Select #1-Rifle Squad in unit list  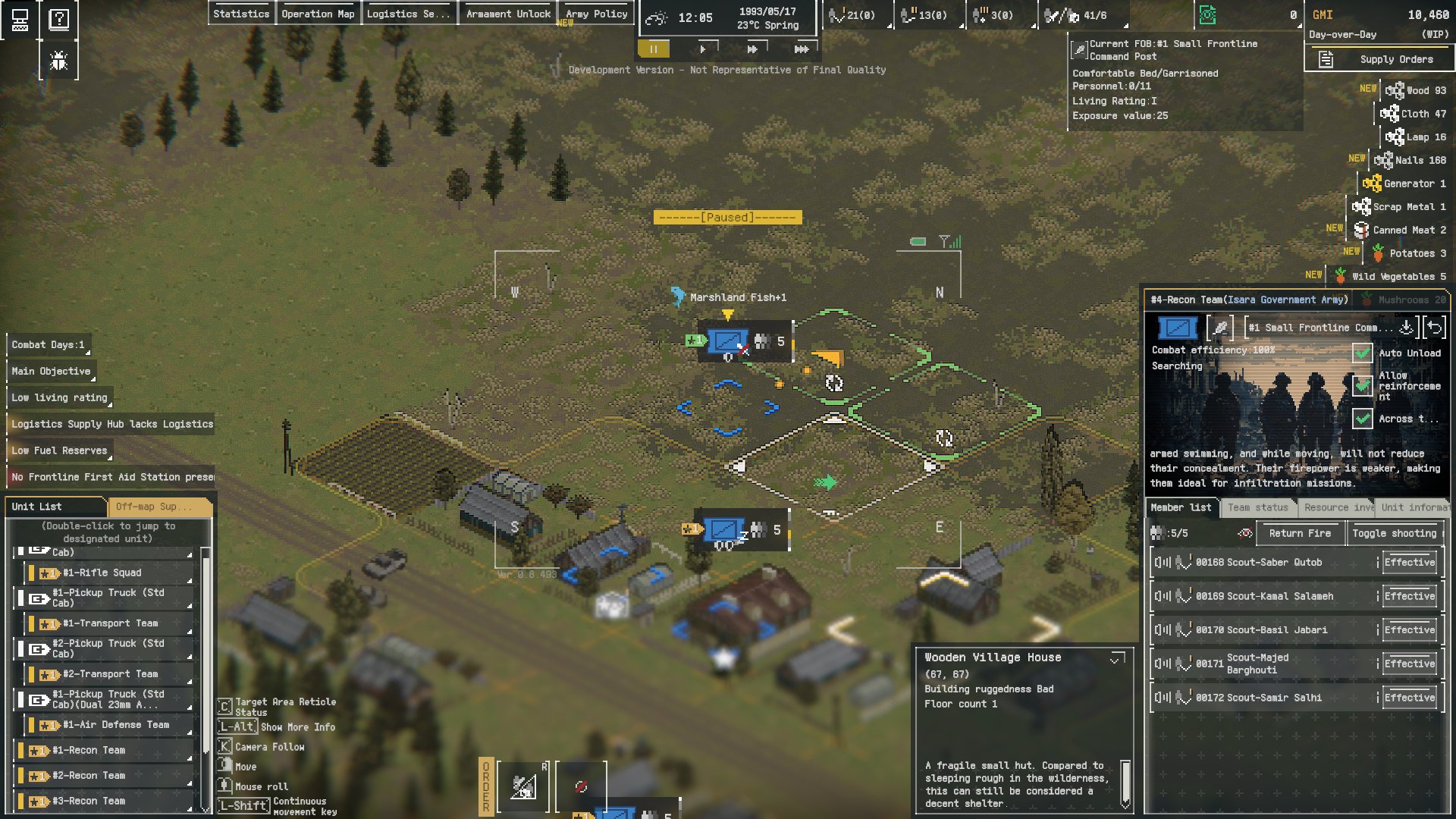click(x=102, y=573)
